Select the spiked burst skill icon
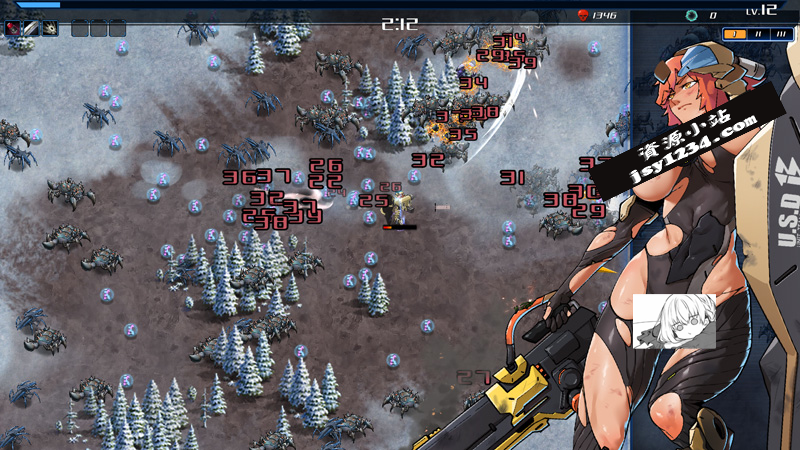The image size is (800, 450). (49, 28)
